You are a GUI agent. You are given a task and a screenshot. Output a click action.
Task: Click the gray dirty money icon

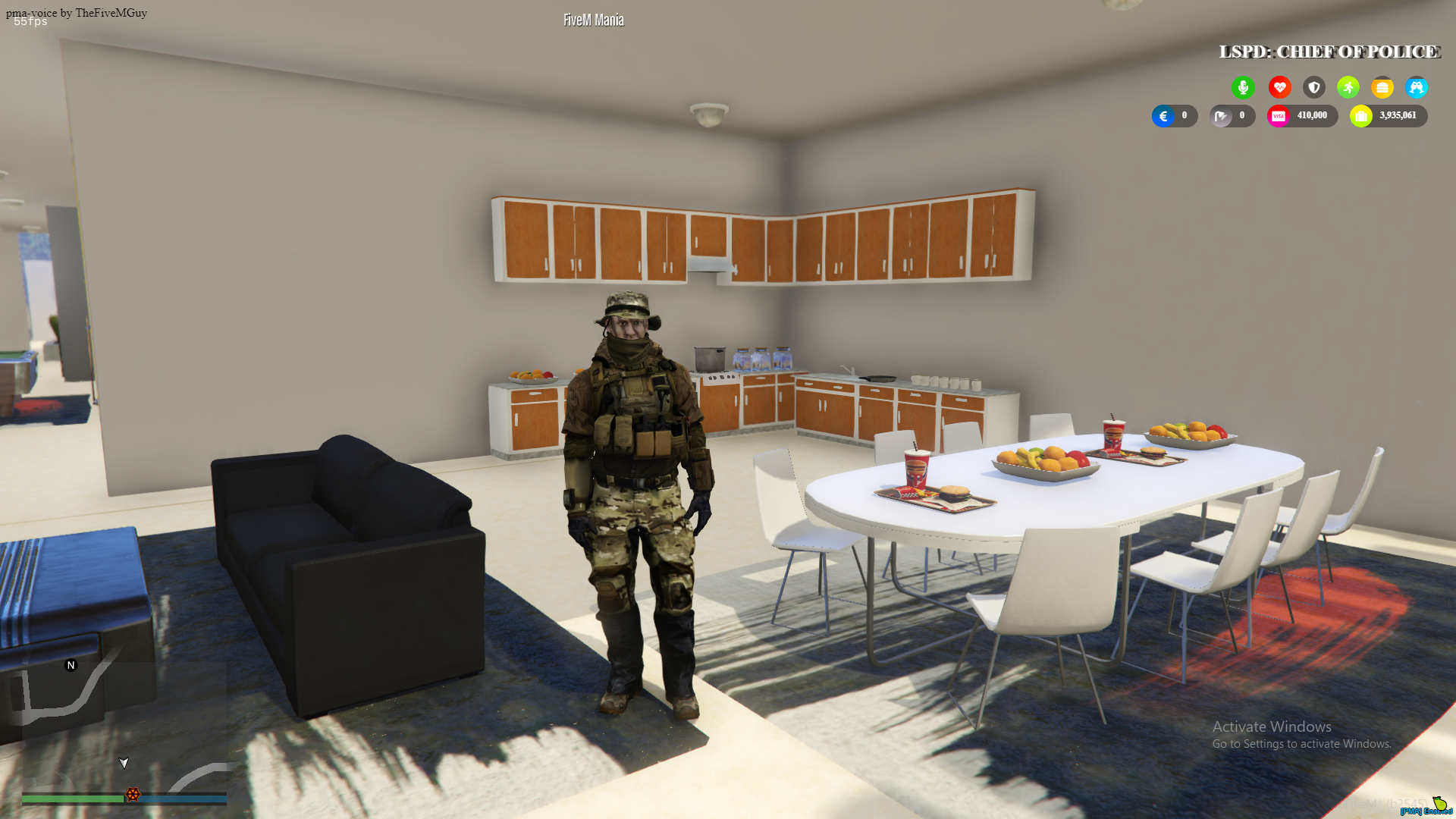pos(1221,115)
